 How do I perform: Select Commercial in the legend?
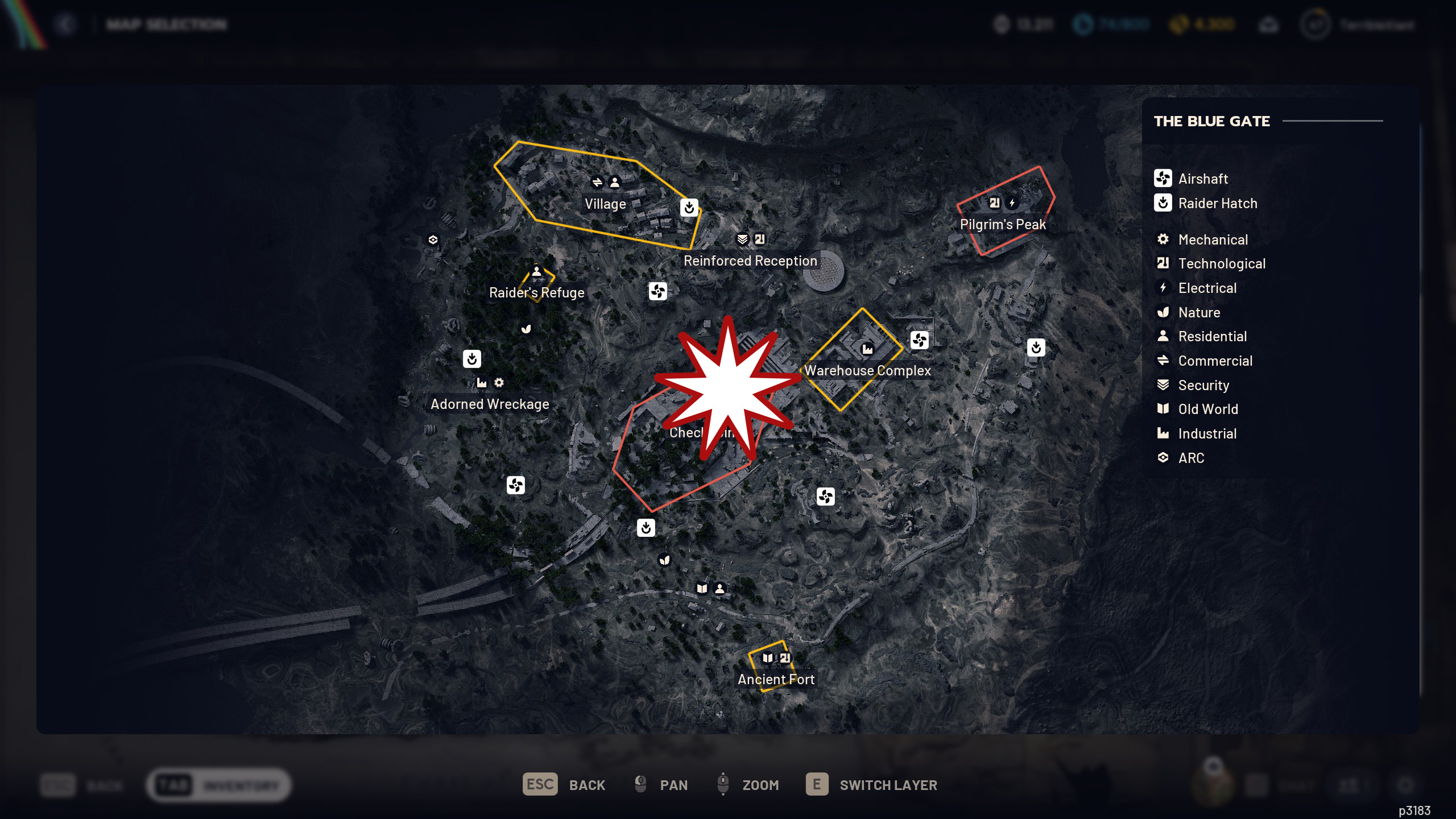click(1215, 361)
